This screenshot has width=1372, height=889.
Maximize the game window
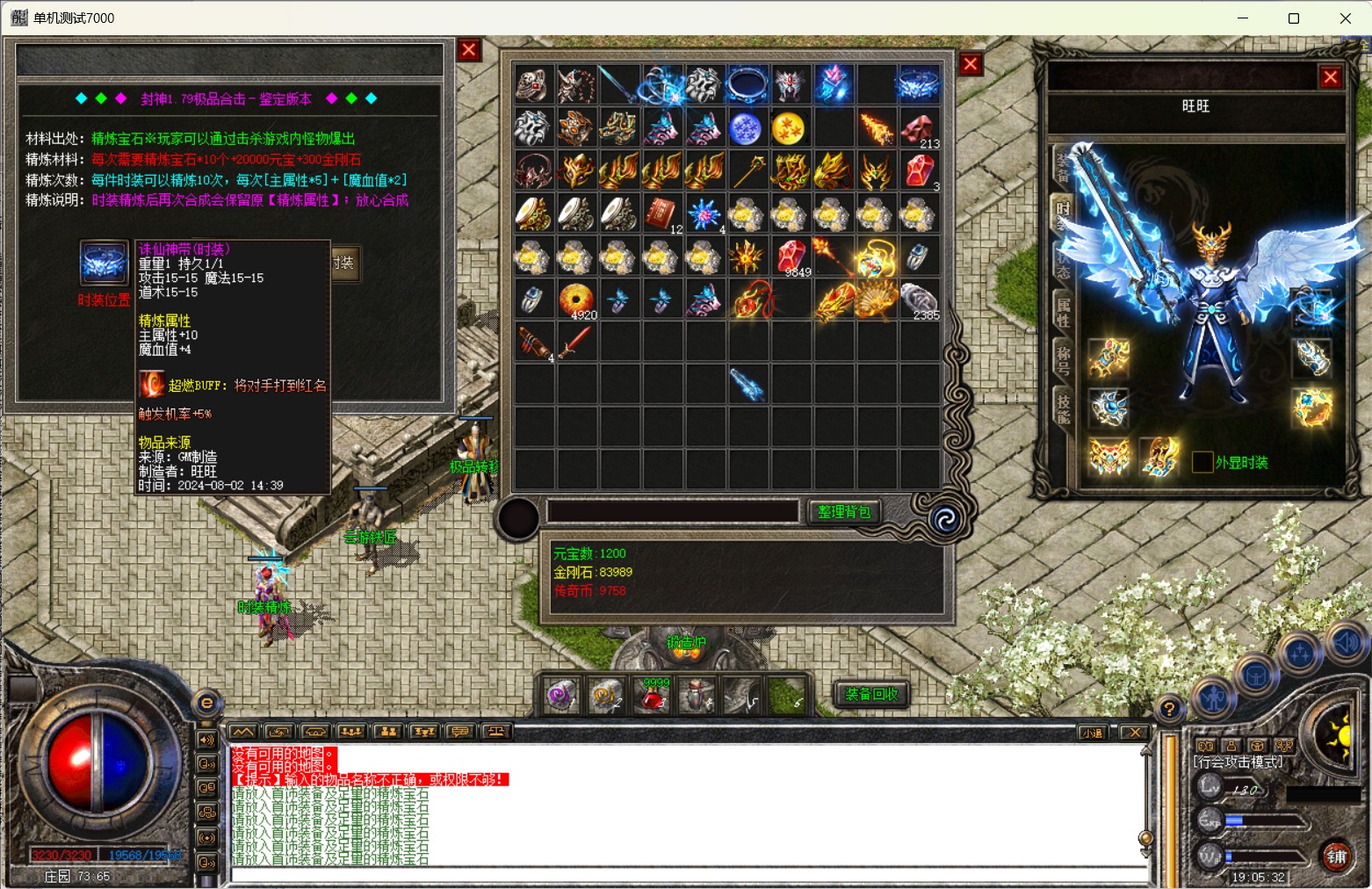pos(1294,18)
